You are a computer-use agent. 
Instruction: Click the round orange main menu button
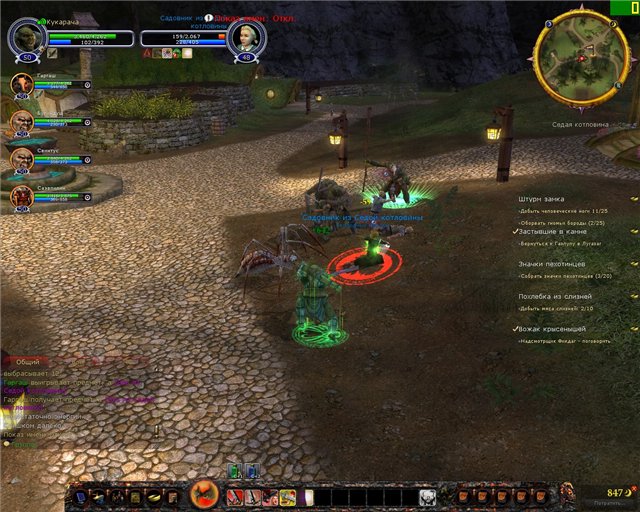[204, 494]
